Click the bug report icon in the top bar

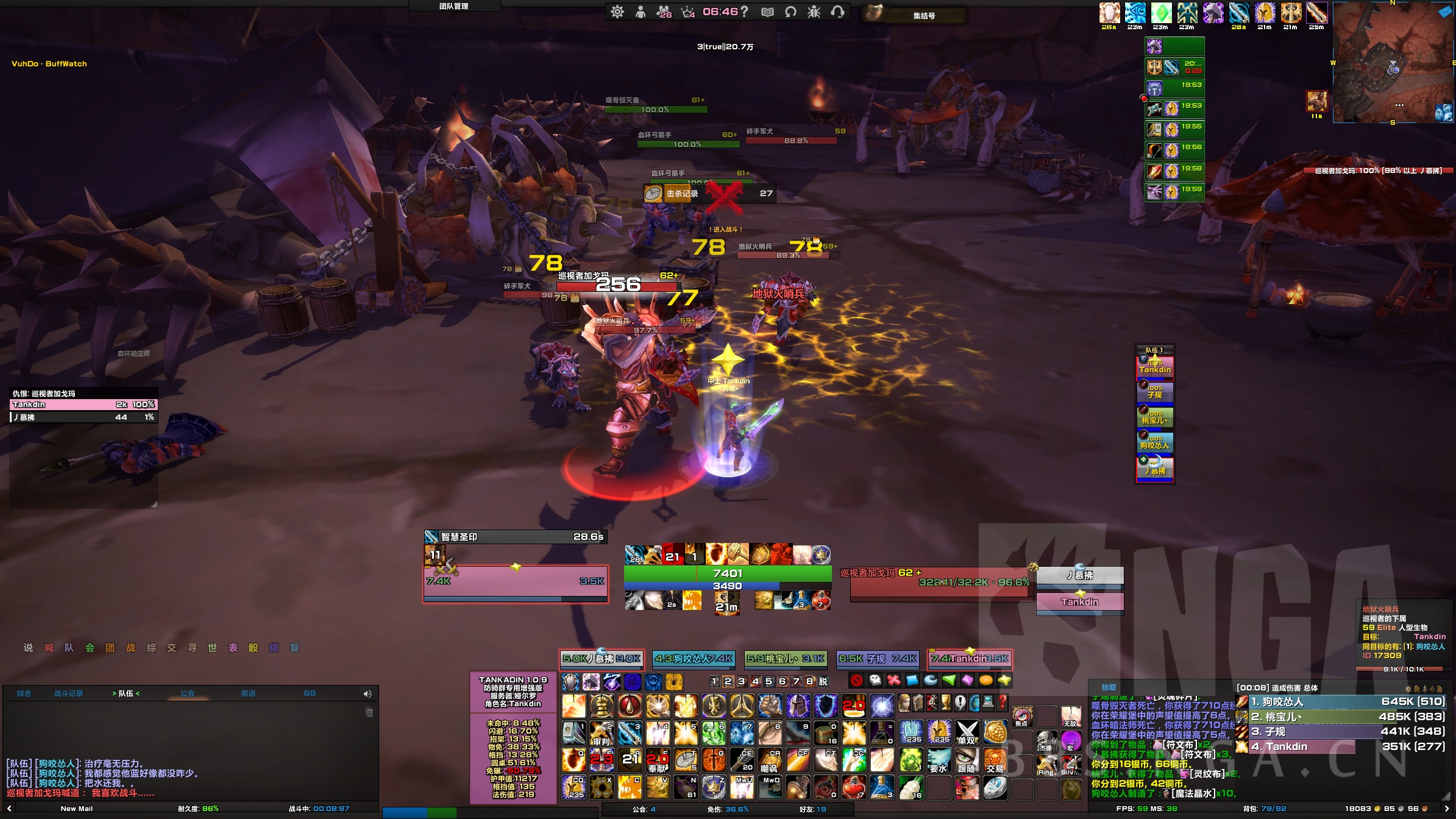(814, 12)
